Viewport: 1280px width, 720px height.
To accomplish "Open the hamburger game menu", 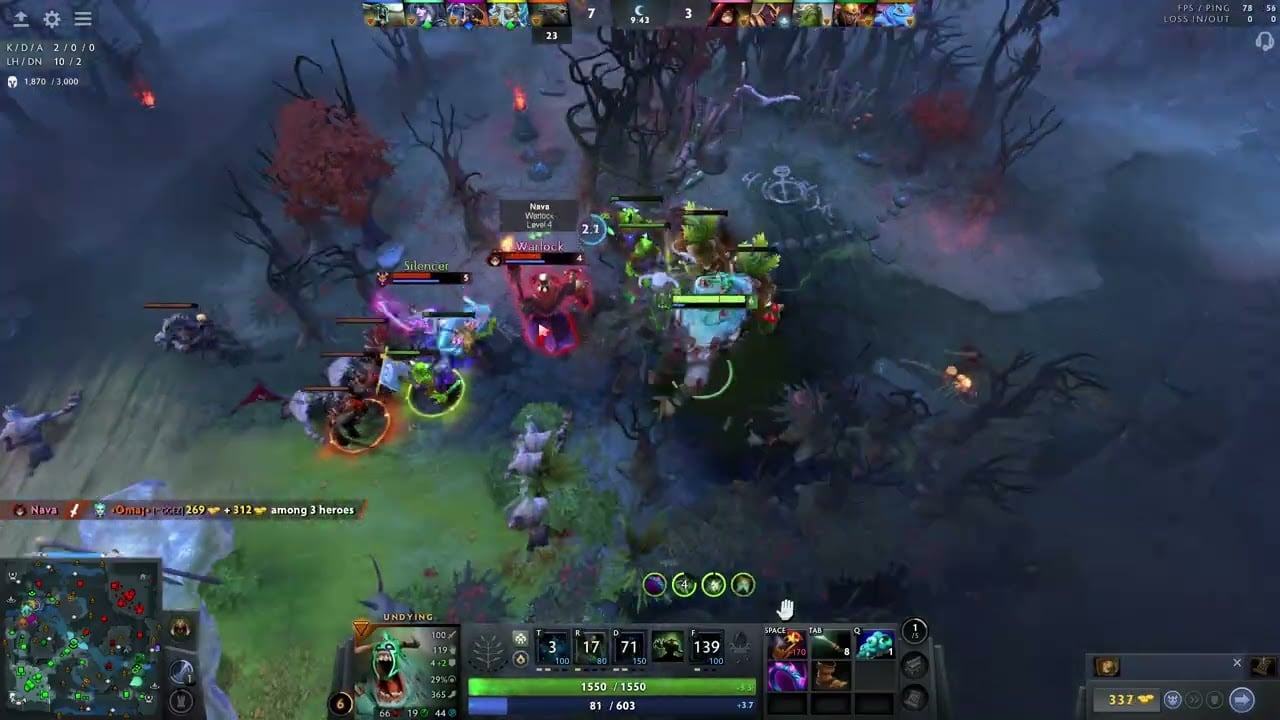I will pyautogui.click(x=83, y=19).
